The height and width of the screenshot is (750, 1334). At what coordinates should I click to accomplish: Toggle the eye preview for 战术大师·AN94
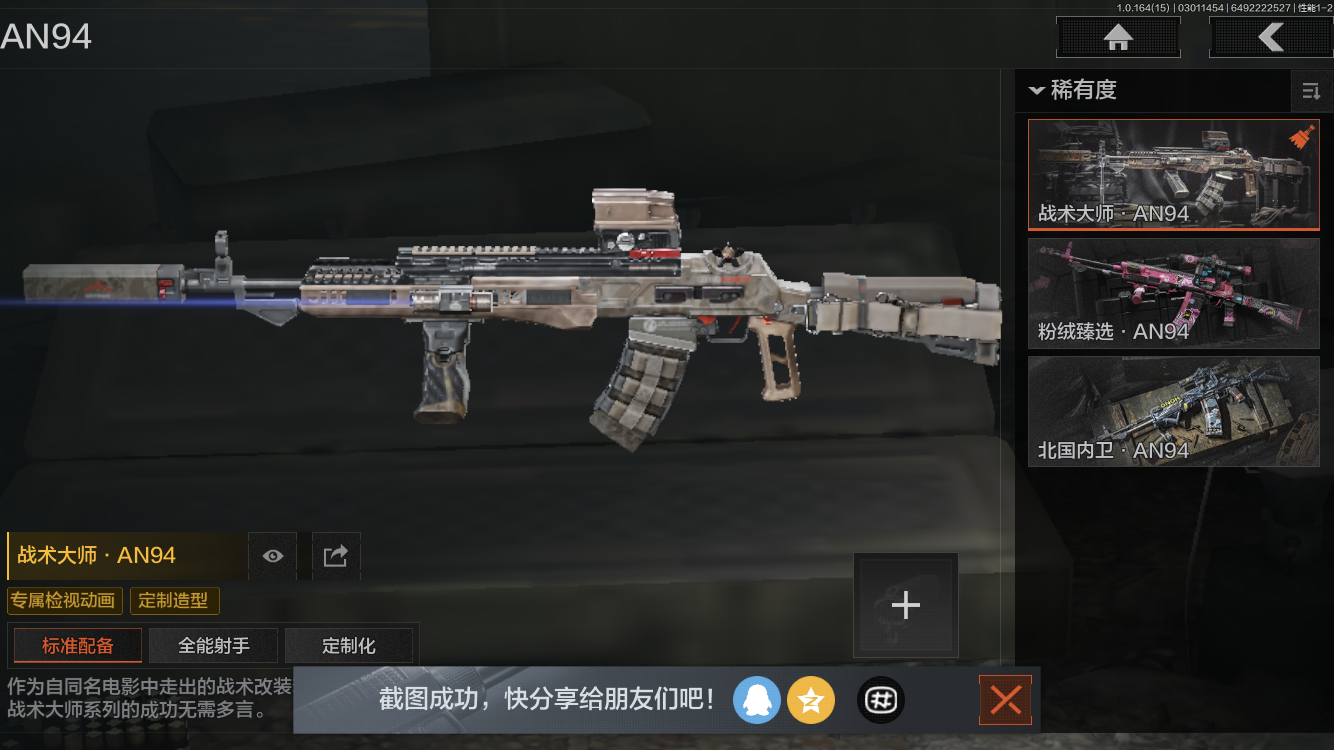(272, 556)
